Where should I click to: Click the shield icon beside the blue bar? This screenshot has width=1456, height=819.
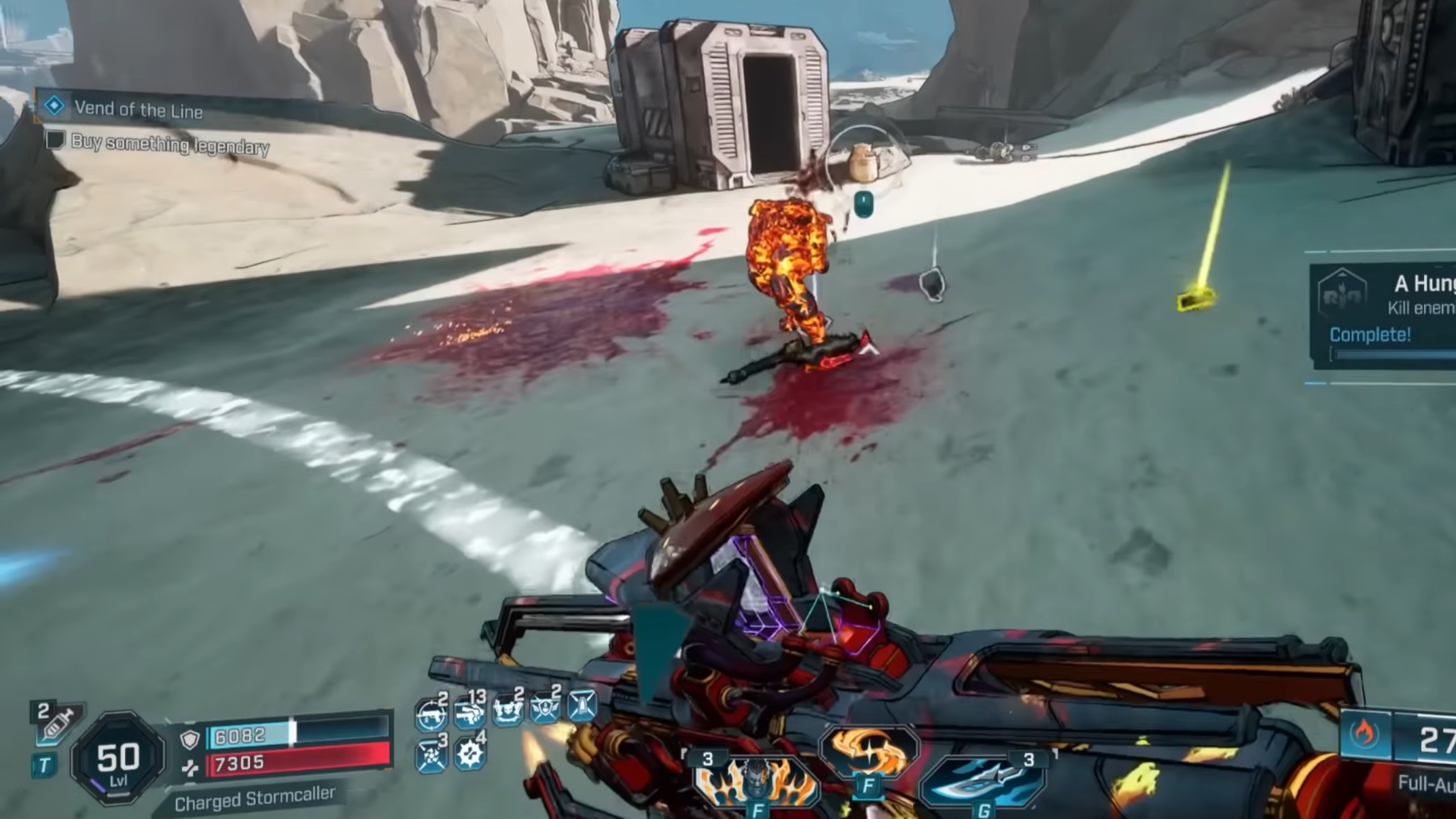190,739
